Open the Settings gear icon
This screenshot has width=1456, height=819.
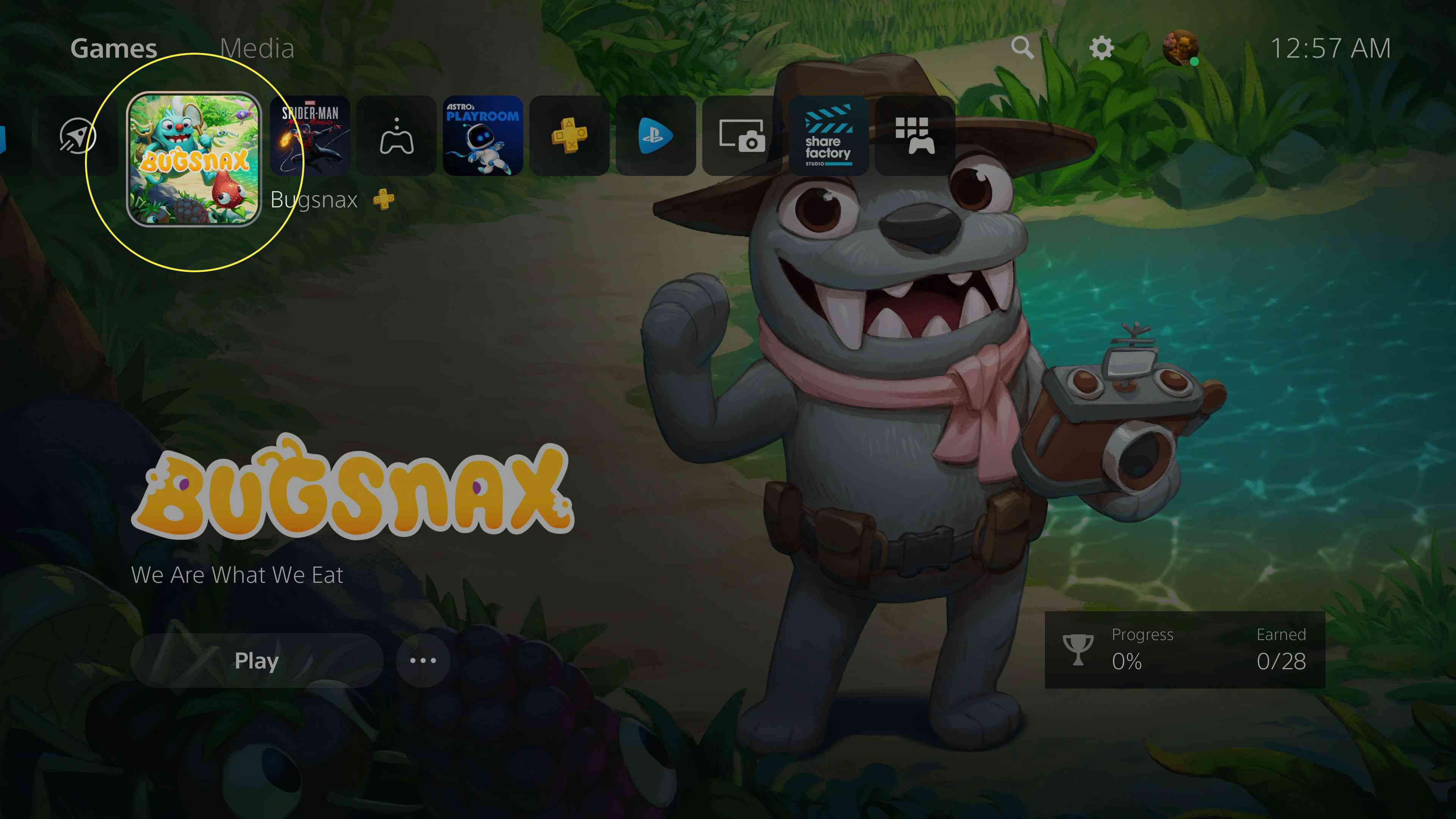pos(1101,49)
